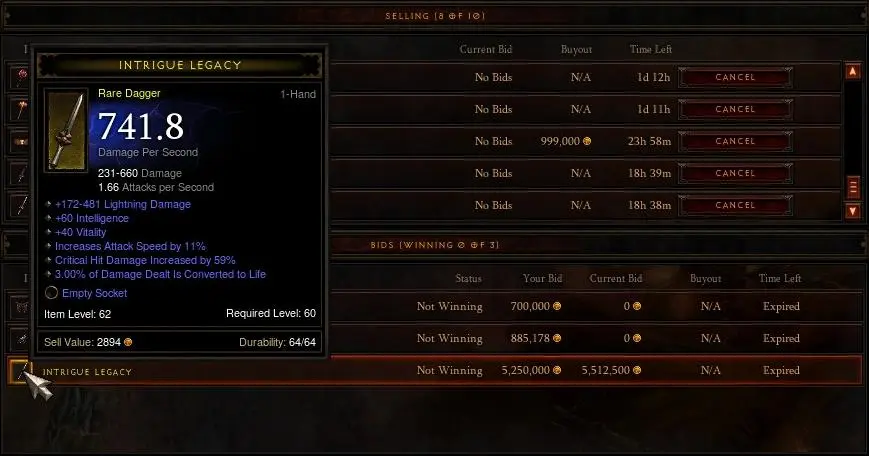Click the selling list scroll-up arrow
869x456 pixels.
(853, 72)
